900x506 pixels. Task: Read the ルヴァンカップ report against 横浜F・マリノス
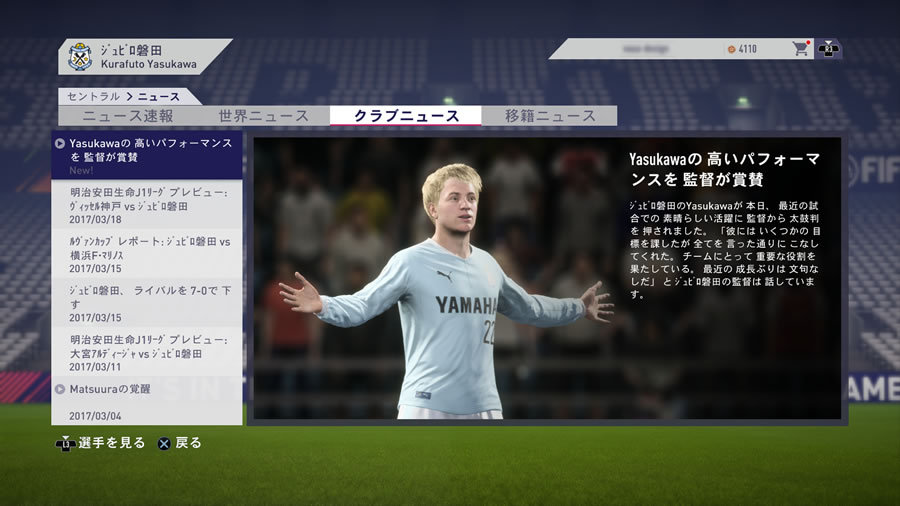click(147, 253)
